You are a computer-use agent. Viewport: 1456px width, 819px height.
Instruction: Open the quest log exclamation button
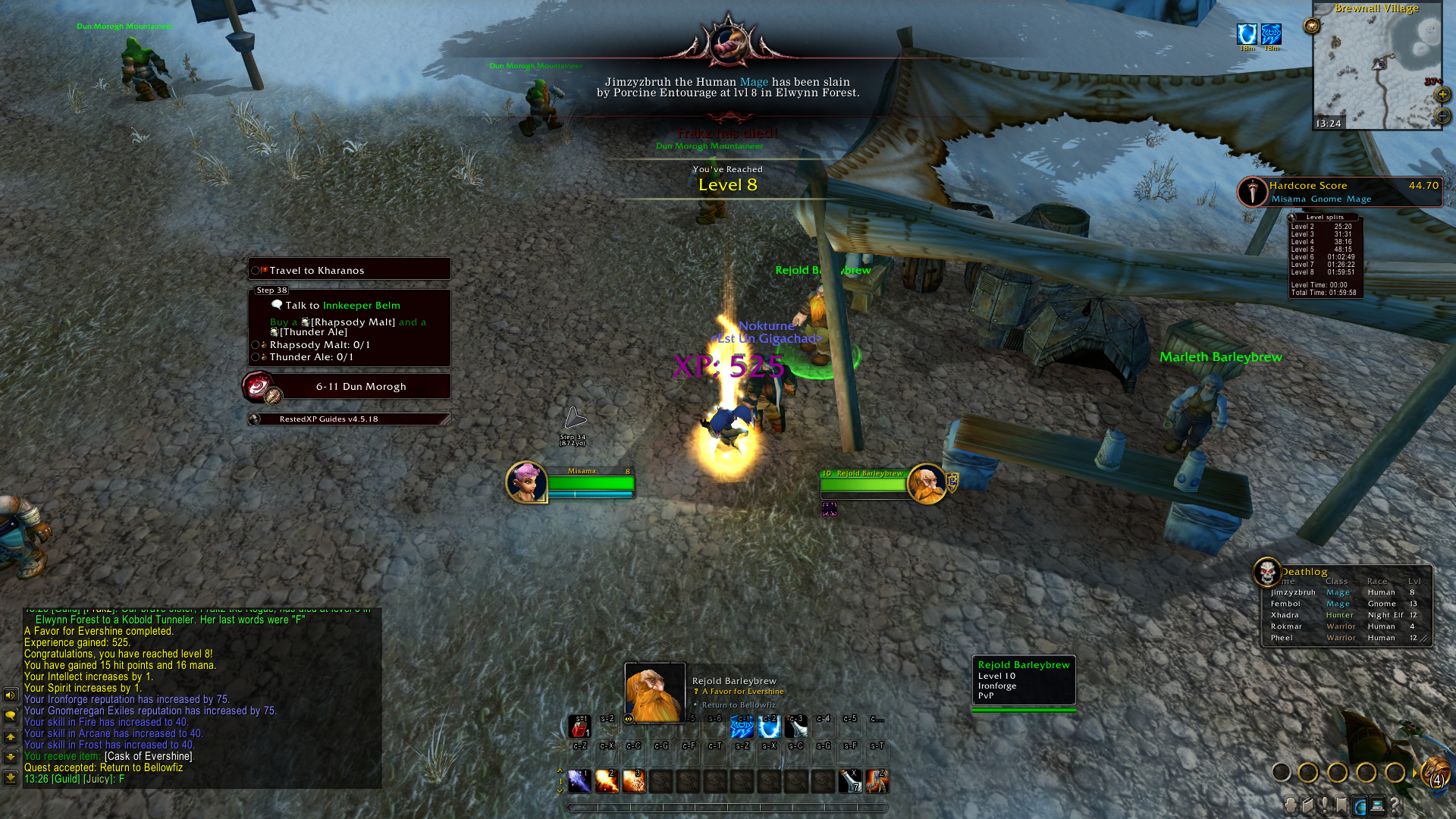pyautogui.click(x=1325, y=805)
